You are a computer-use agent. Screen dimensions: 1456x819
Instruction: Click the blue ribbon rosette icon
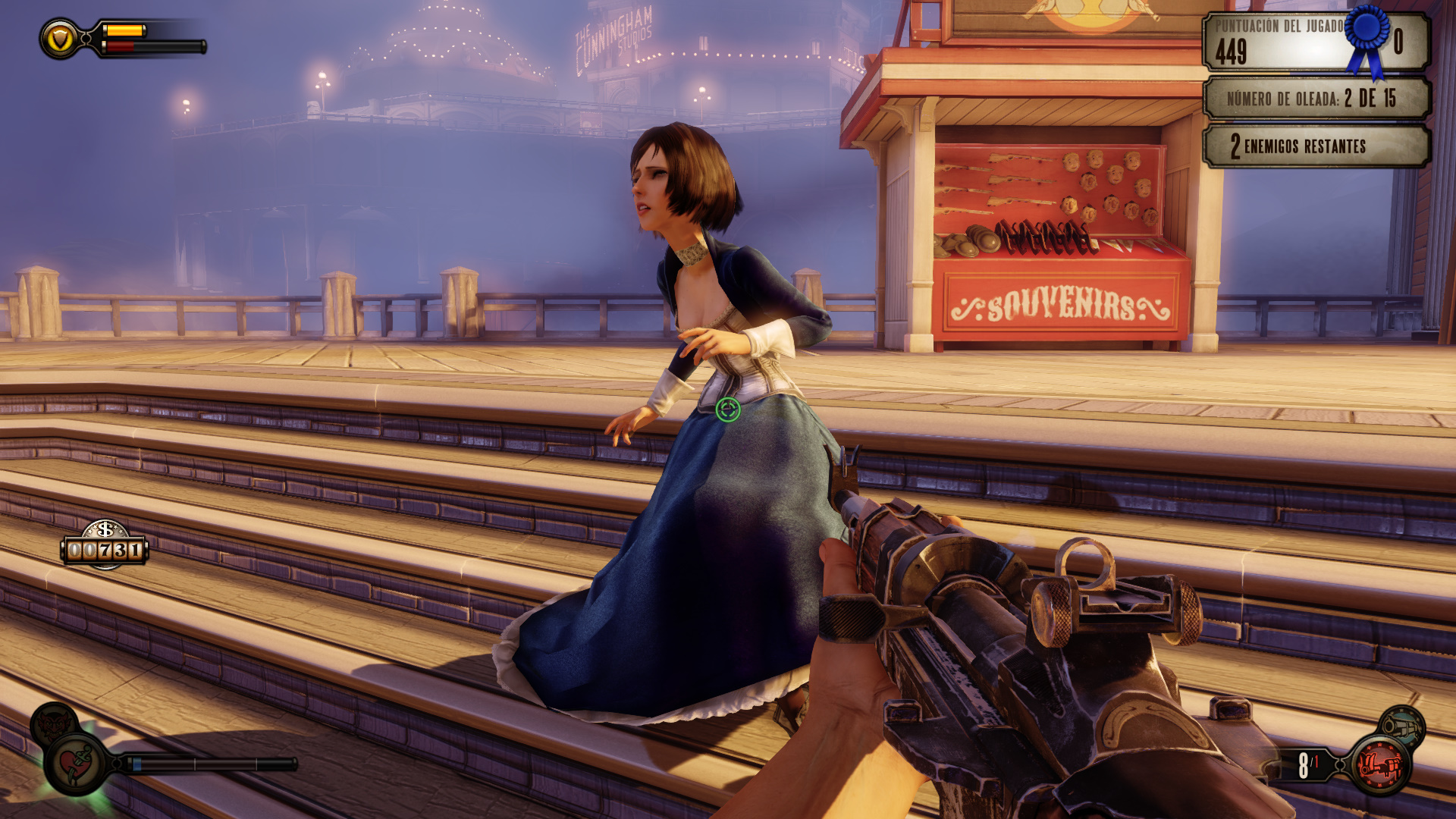click(x=1367, y=36)
